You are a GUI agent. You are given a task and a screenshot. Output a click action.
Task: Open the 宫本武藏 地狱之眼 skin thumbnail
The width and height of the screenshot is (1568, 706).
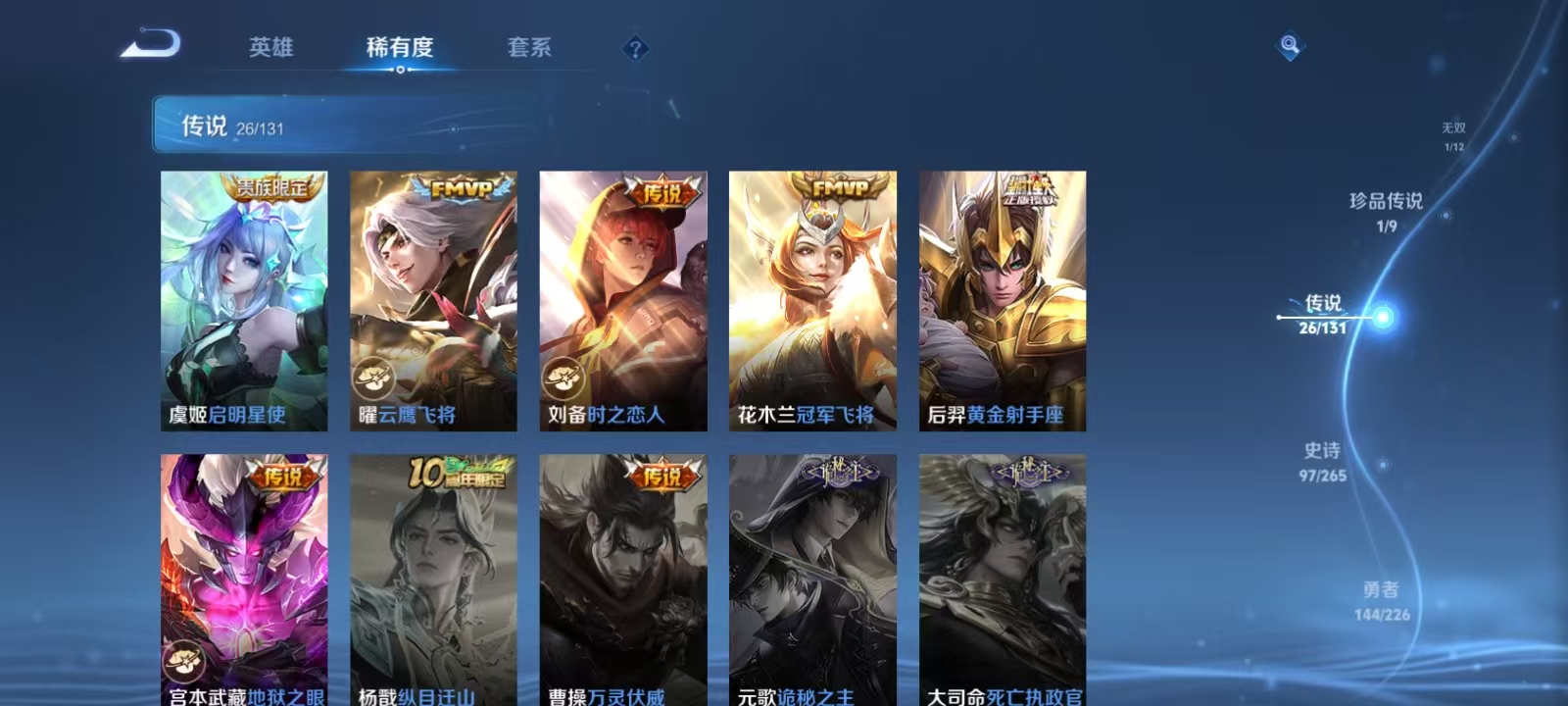click(245, 569)
